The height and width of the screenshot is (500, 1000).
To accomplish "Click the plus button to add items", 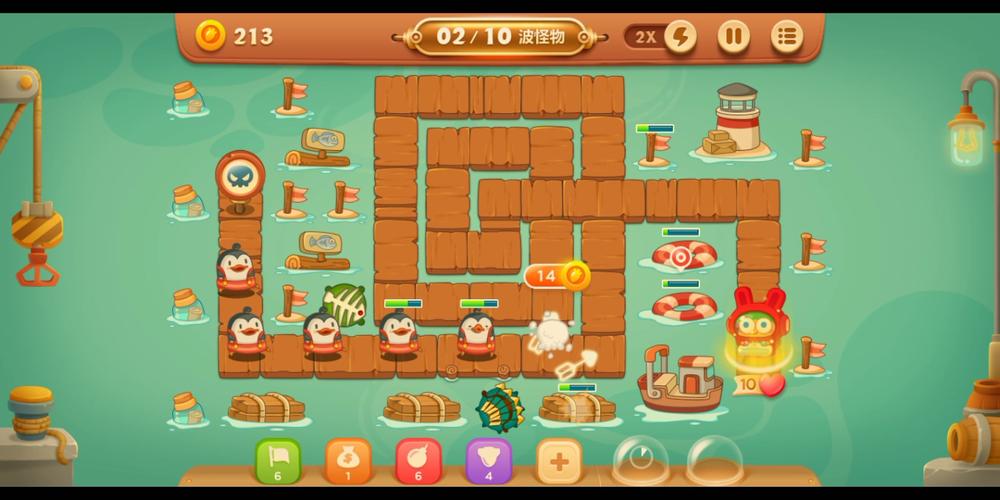I will tap(559, 461).
